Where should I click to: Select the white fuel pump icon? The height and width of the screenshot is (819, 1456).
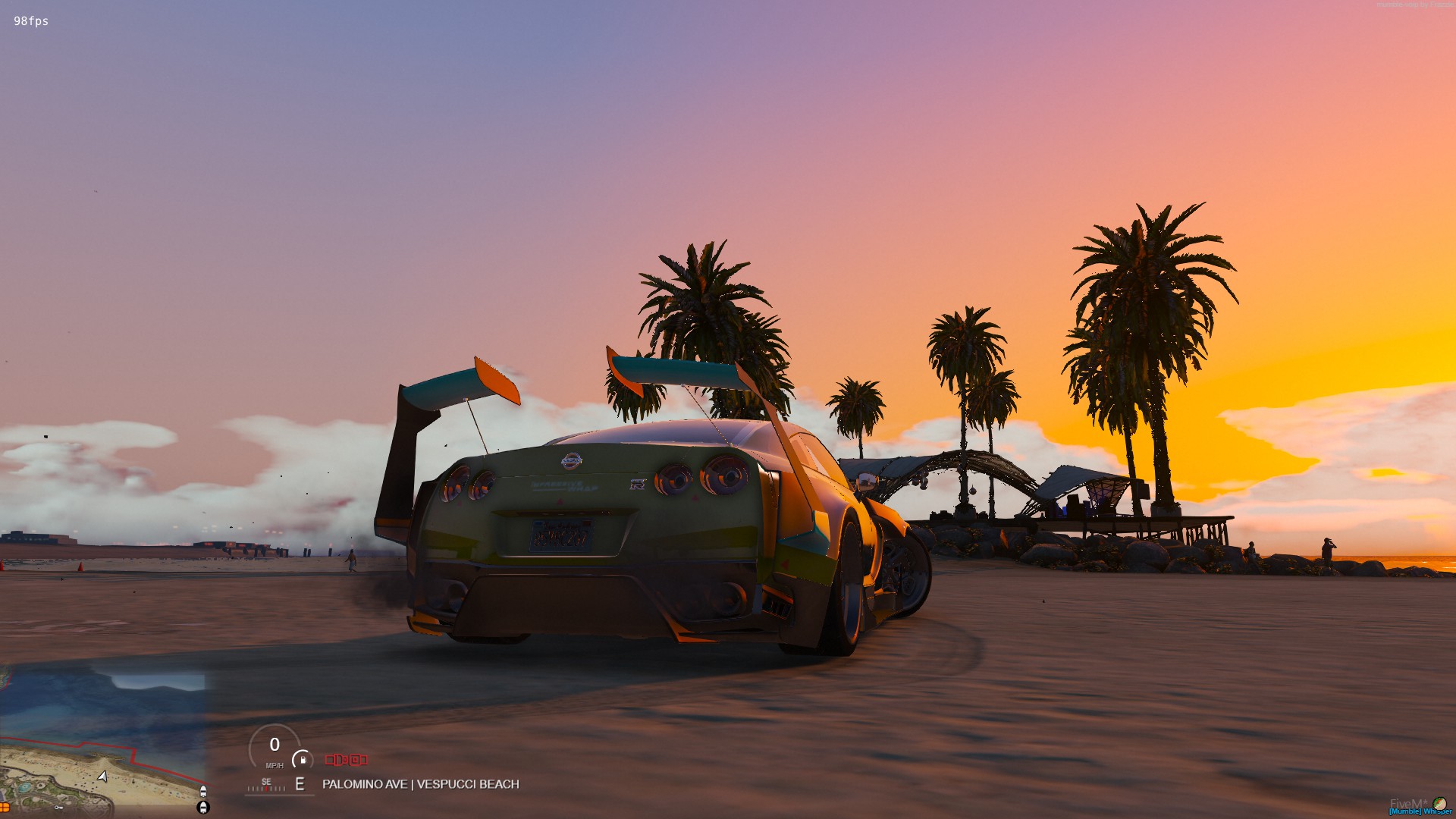coord(303,760)
